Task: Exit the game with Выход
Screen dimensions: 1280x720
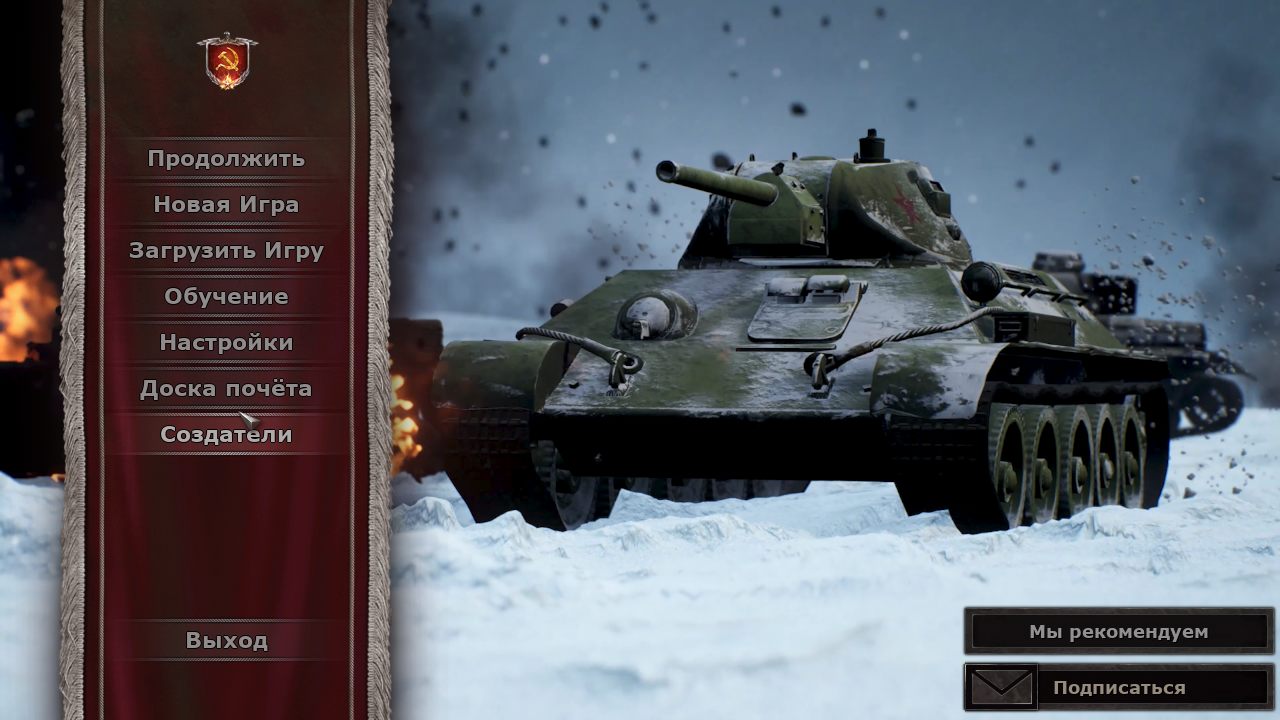Action: pyautogui.click(x=226, y=641)
